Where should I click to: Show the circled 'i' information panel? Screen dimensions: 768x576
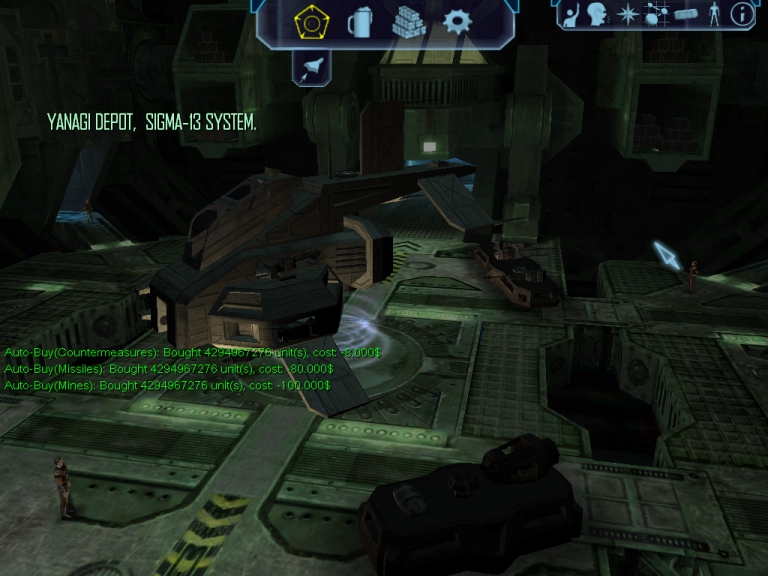click(x=742, y=14)
